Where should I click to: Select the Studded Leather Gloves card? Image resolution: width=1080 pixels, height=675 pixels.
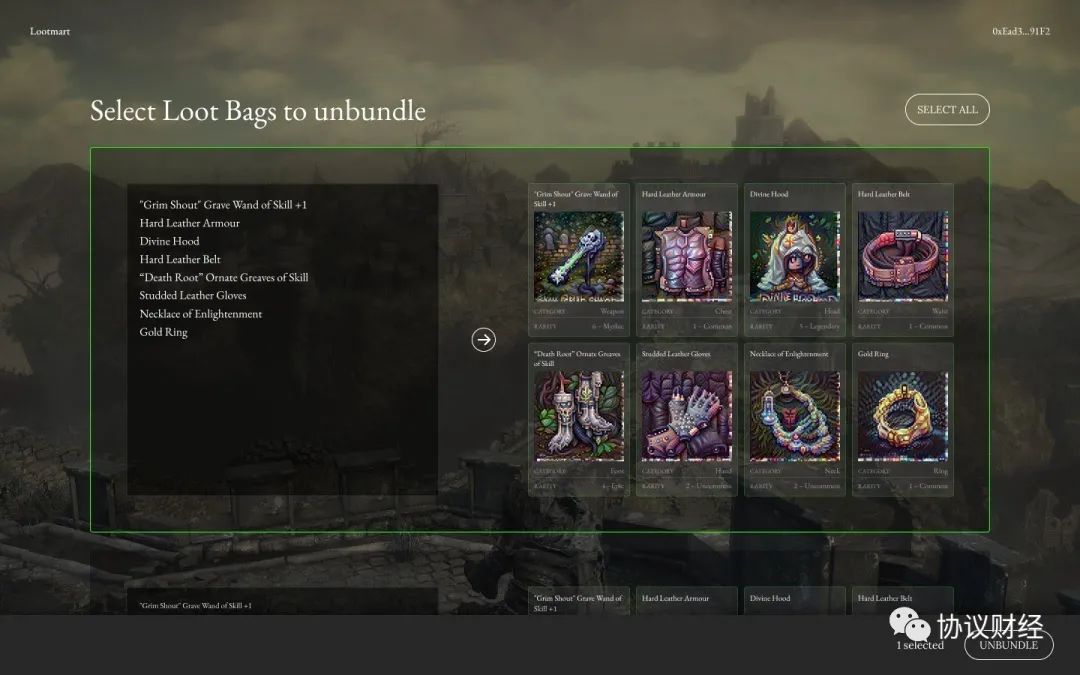pos(687,418)
